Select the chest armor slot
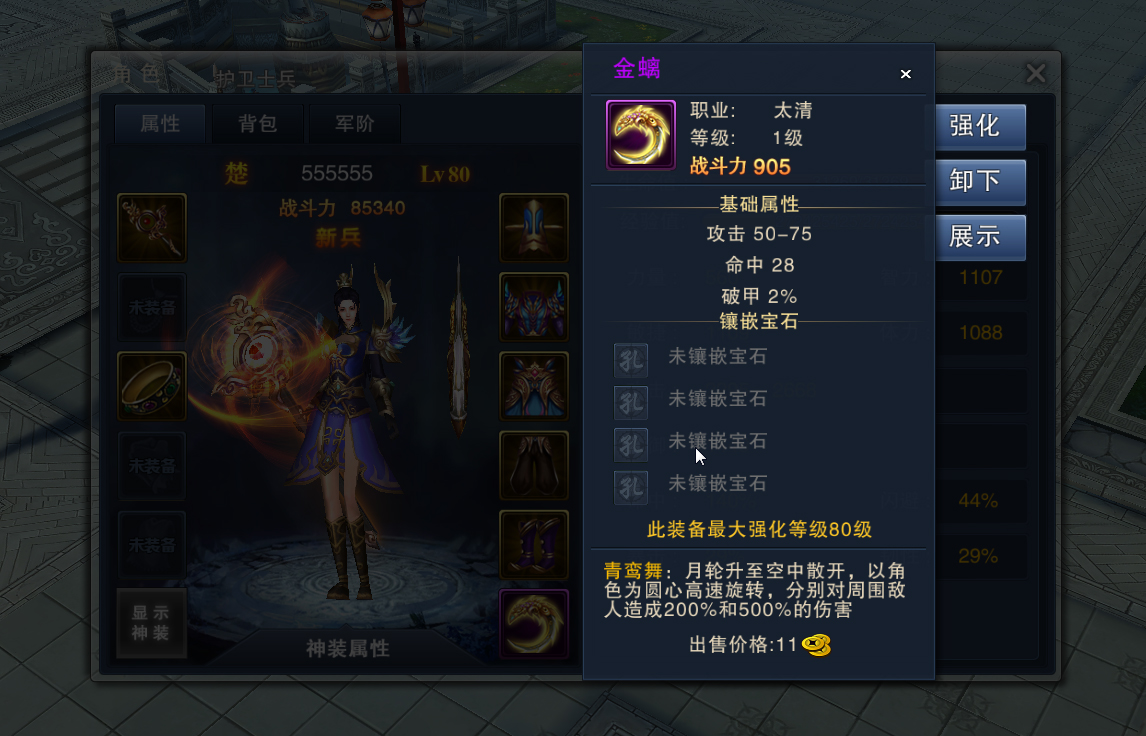This screenshot has width=1146, height=736. point(534,307)
